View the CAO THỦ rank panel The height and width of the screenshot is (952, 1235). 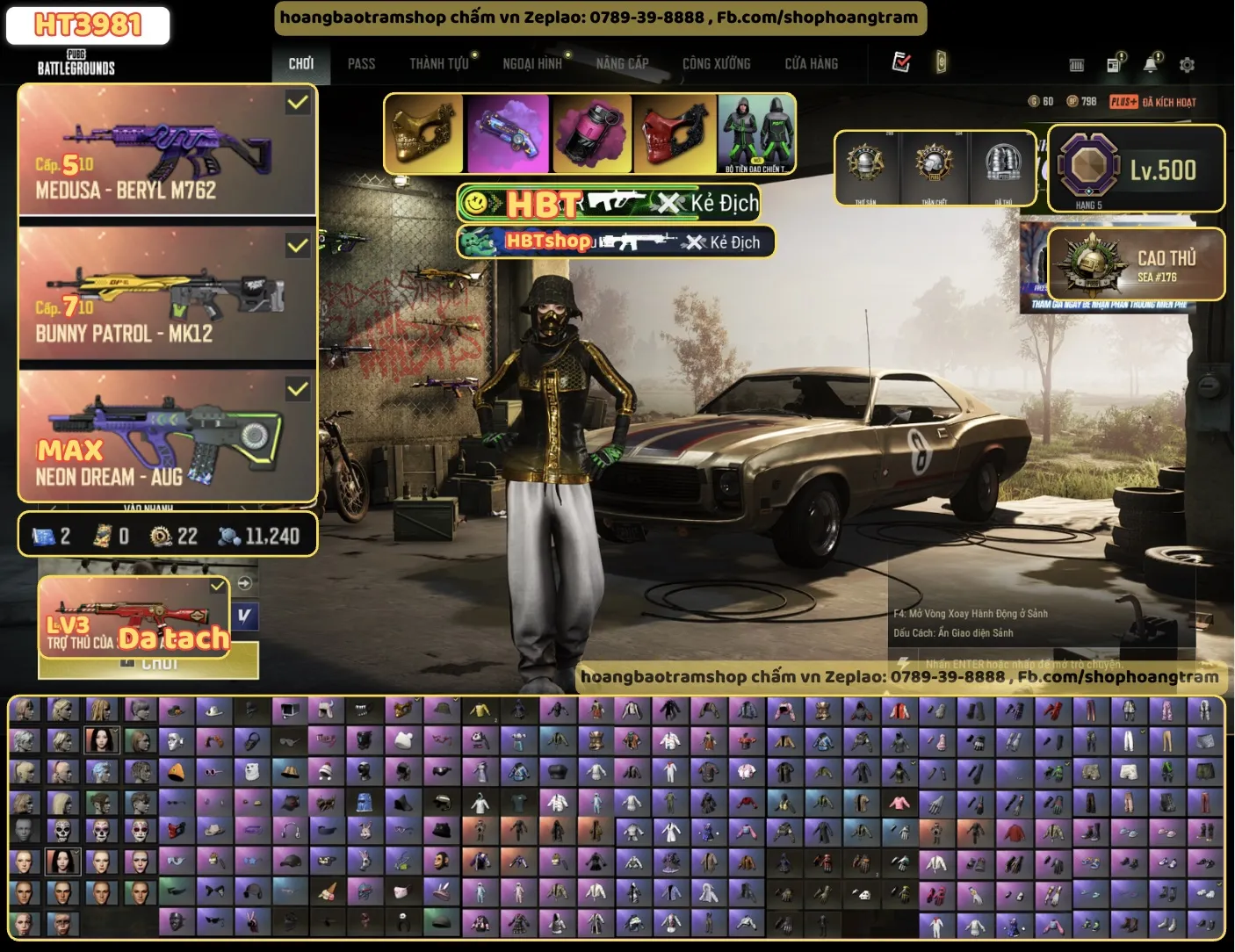coord(1136,264)
